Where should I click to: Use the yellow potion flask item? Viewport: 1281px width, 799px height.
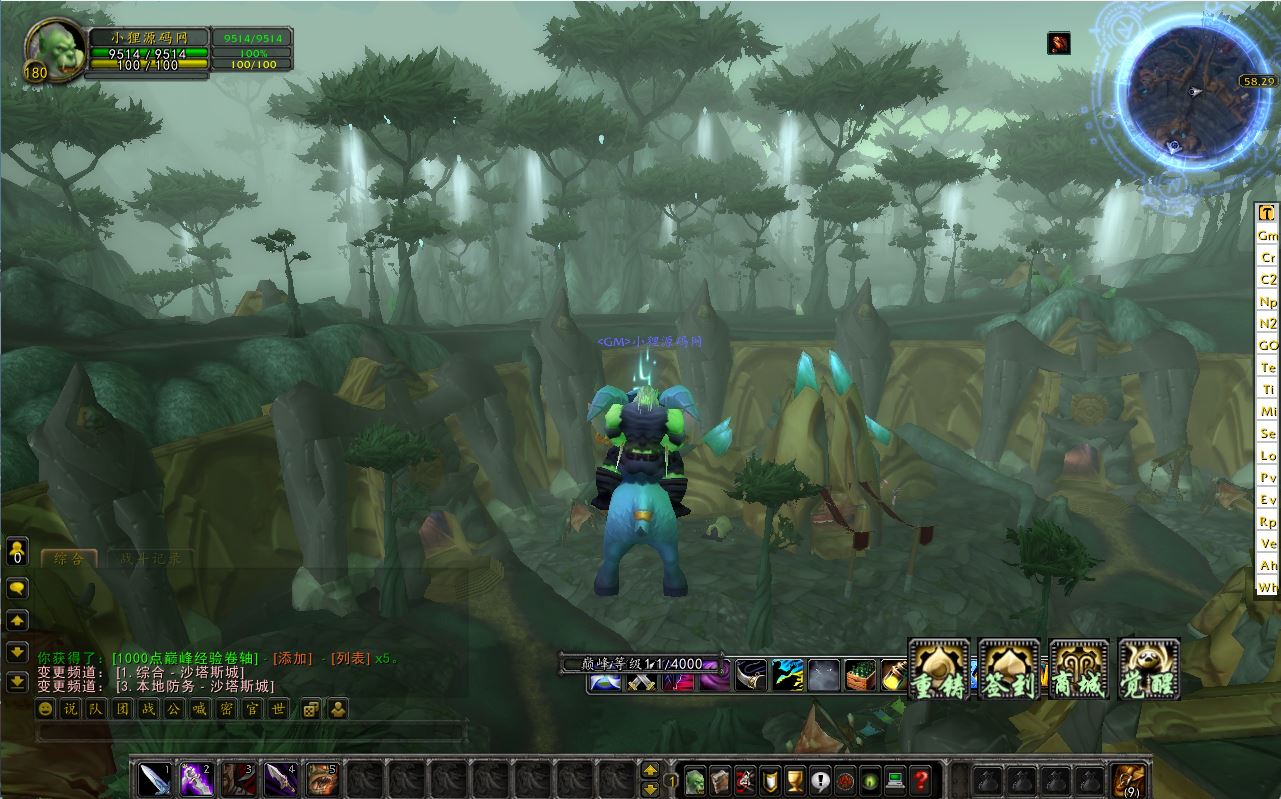(x=892, y=677)
